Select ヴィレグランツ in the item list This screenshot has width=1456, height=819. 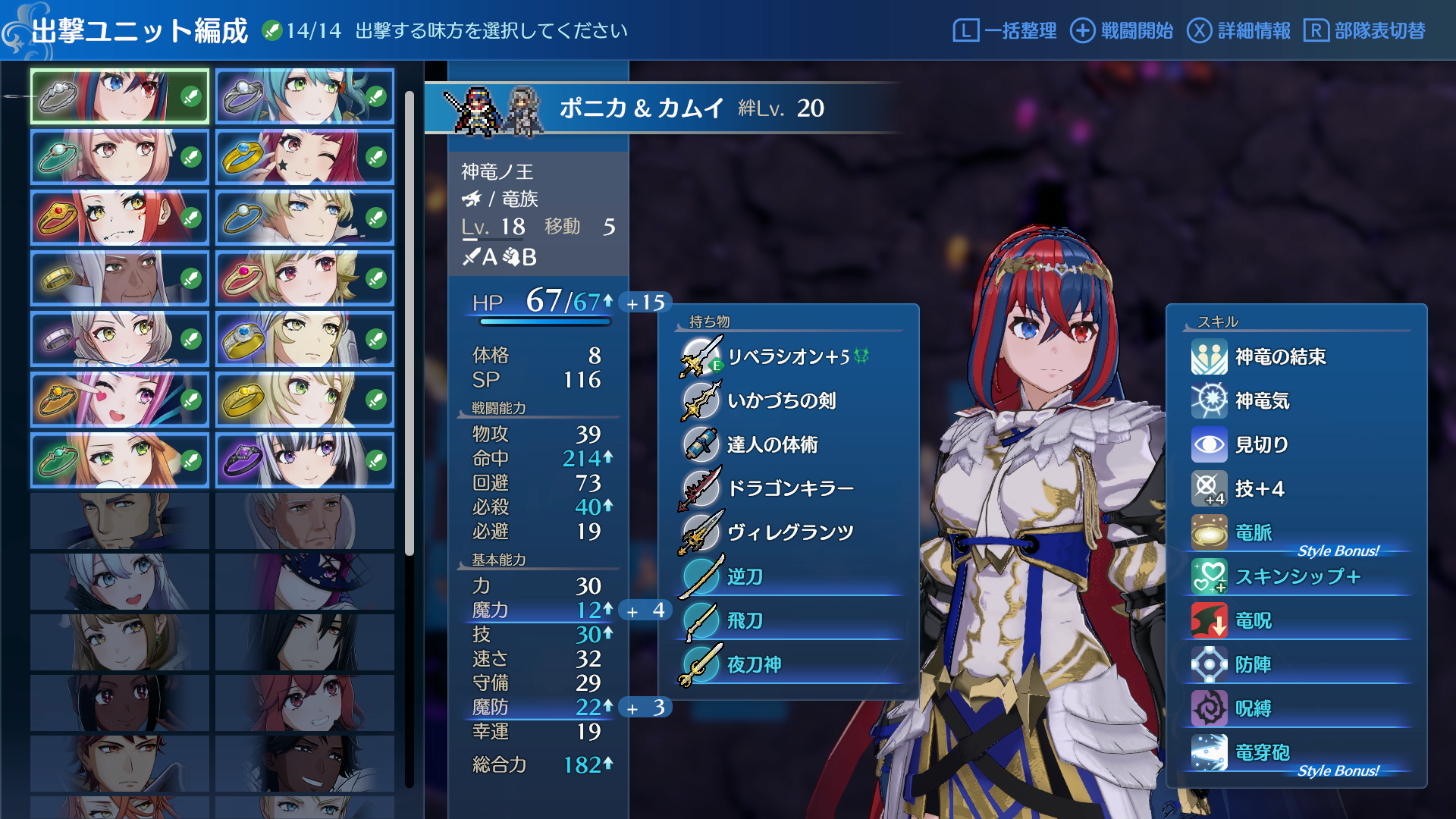coord(790,532)
